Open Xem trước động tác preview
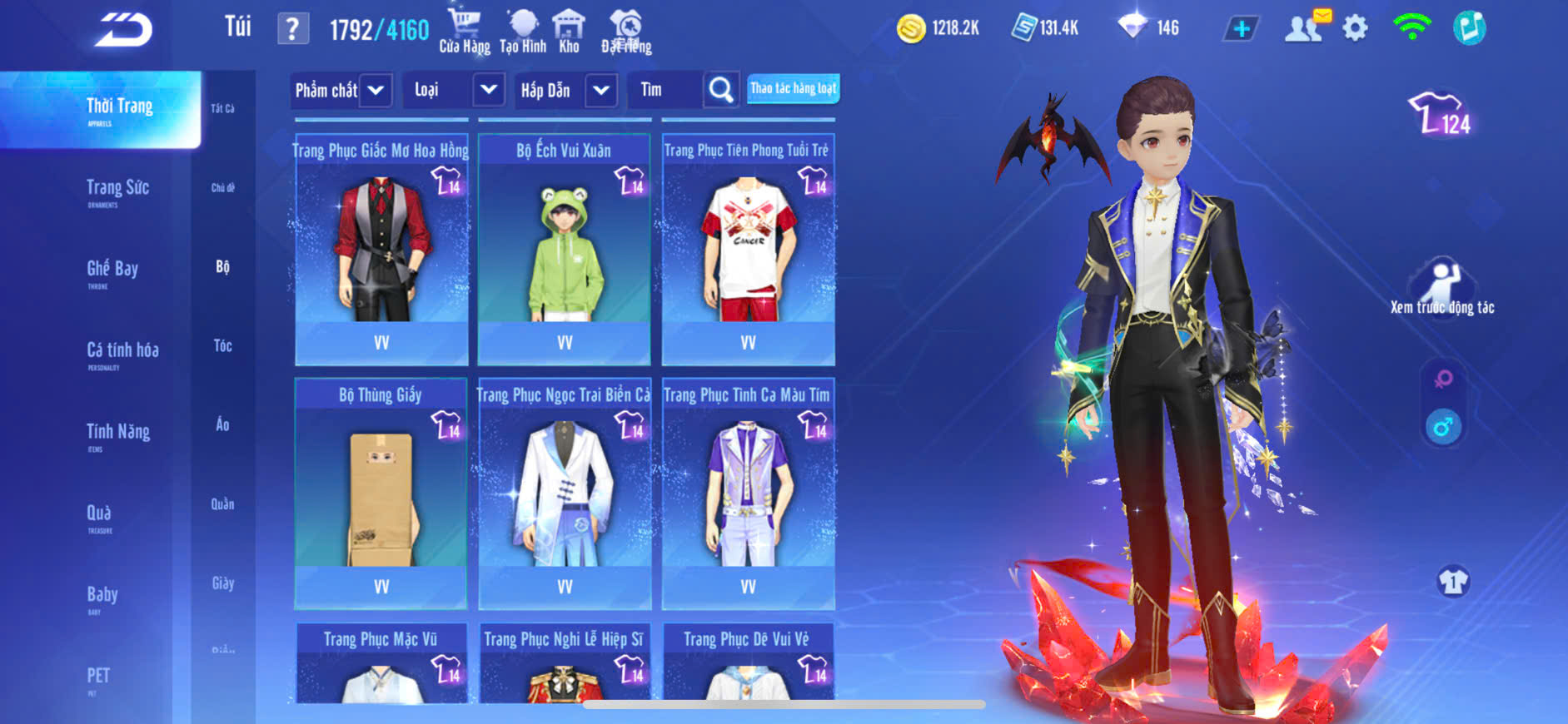The image size is (1568, 724). point(1442,287)
